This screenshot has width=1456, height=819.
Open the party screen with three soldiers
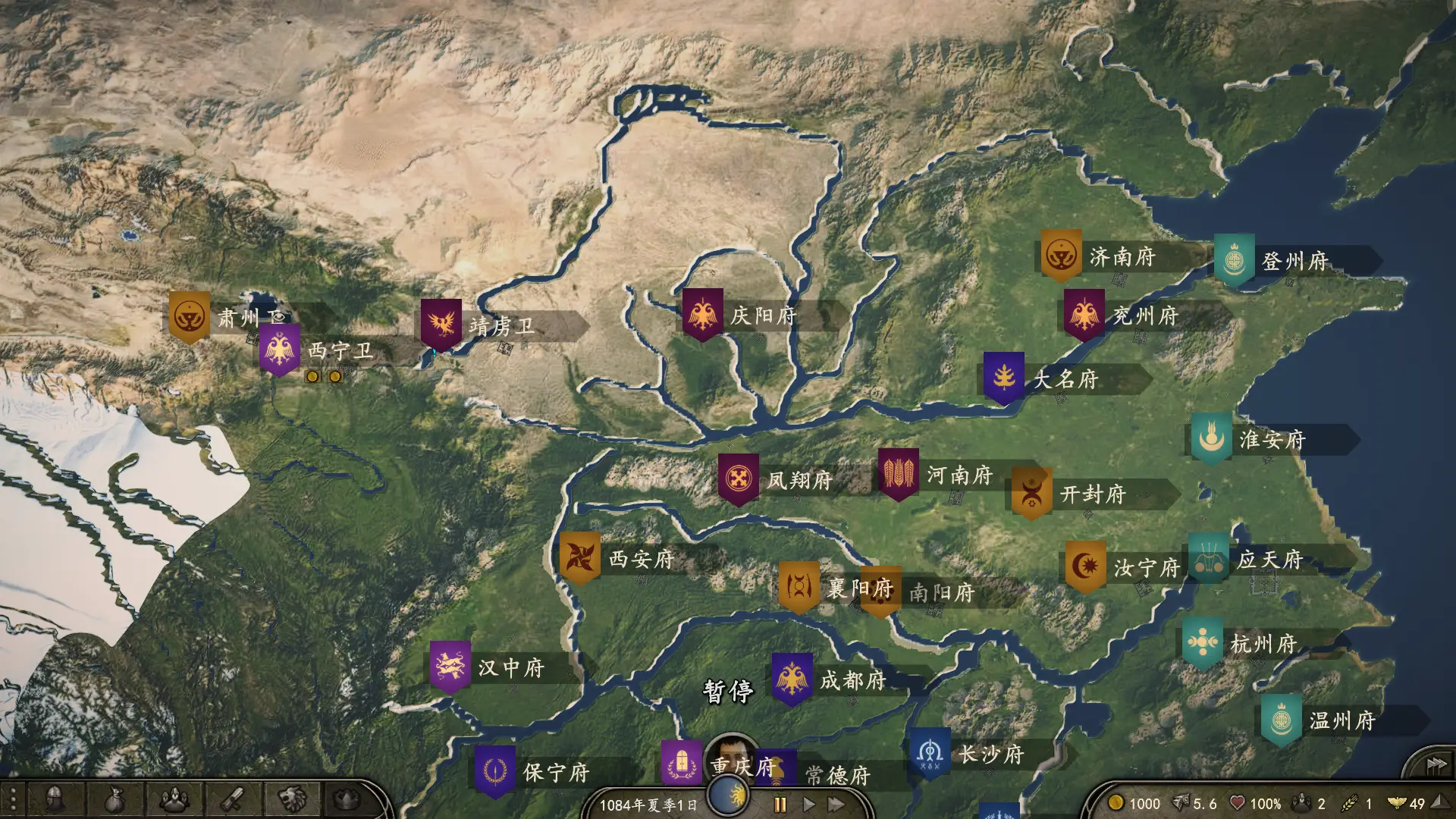174,799
